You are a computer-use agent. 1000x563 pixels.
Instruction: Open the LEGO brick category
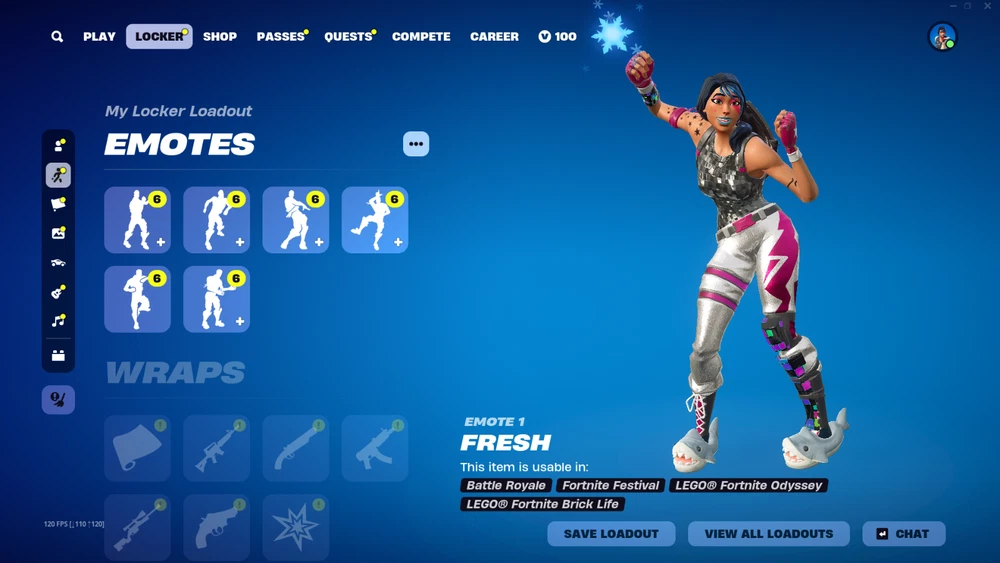point(58,355)
